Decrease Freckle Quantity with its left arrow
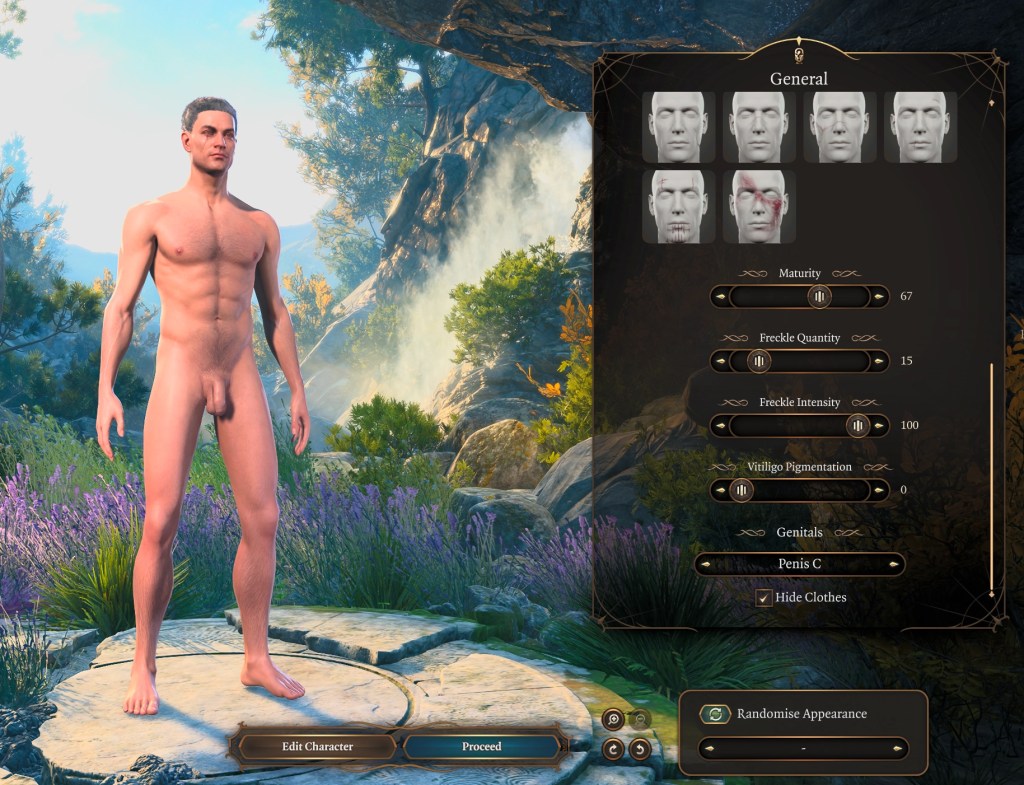The height and width of the screenshot is (785, 1024). coord(721,361)
